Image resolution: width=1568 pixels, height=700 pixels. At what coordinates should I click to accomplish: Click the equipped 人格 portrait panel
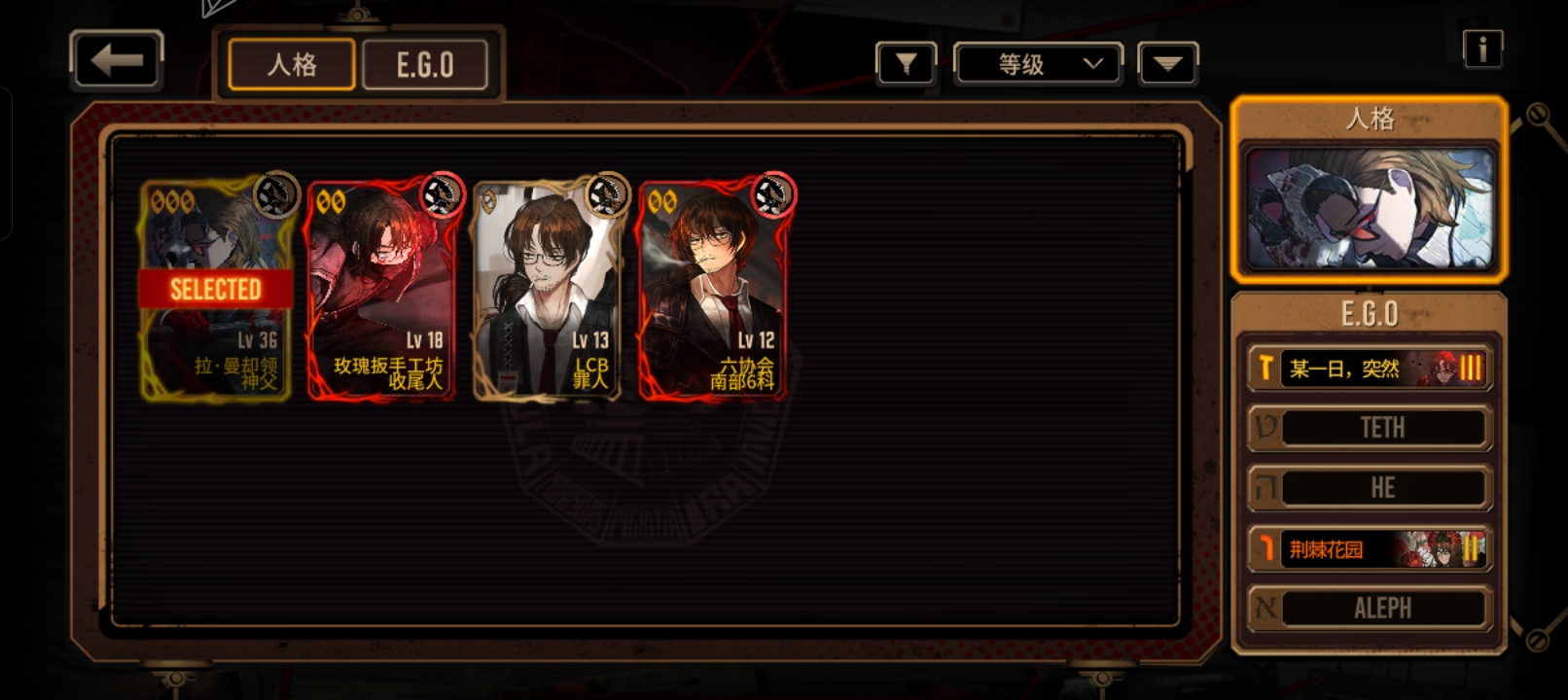[x=1370, y=208]
